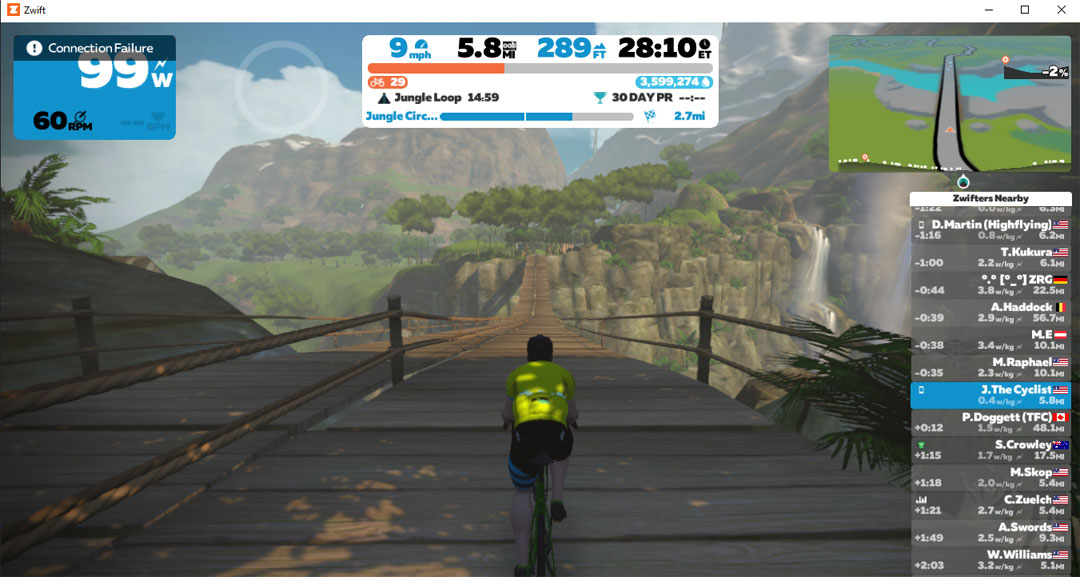This screenshot has width=1080, height=577.
Task: Click the minimap route view
Action: (x=949, y=103)
